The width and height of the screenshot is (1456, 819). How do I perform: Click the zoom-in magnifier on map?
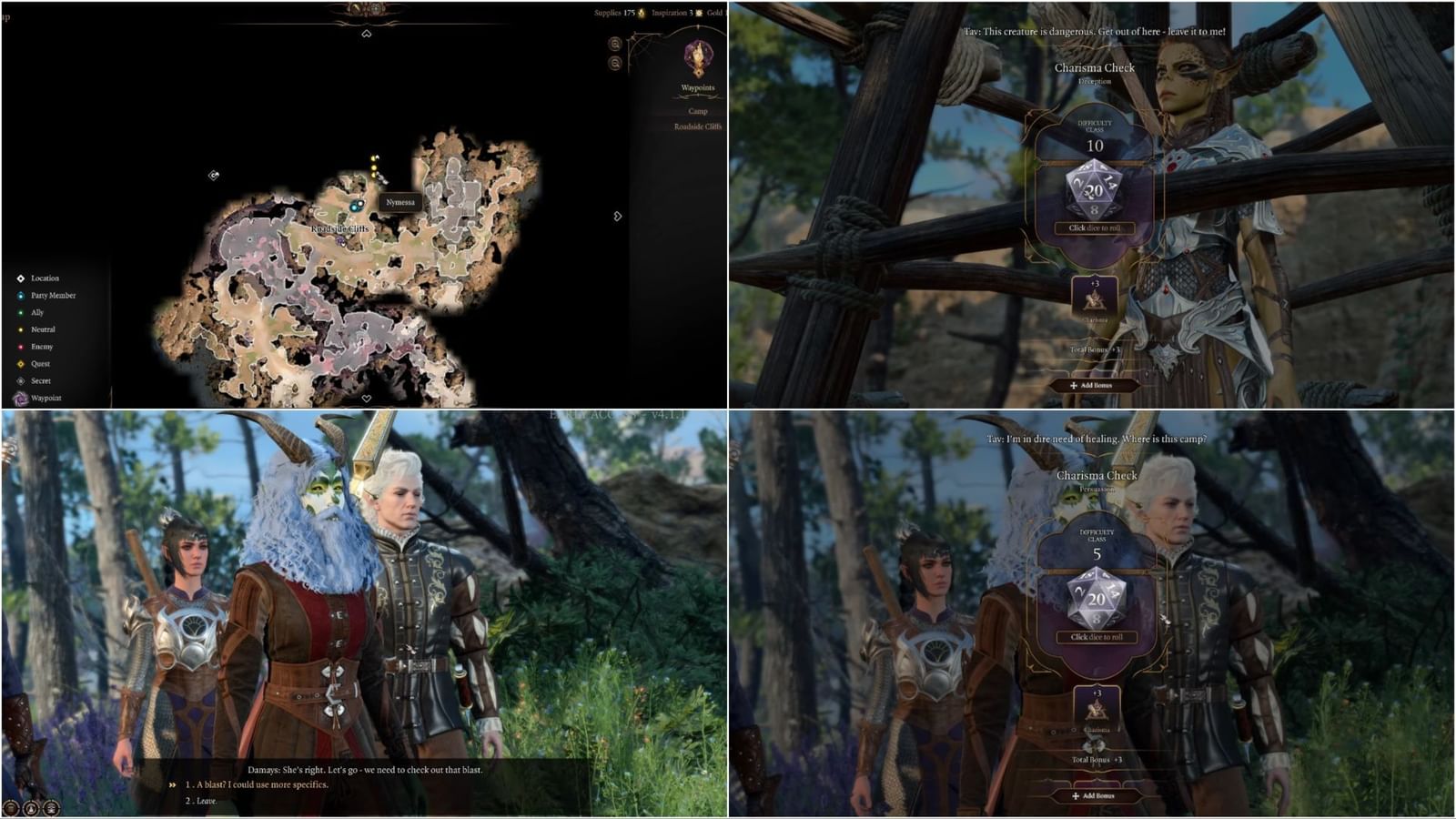(x=615, y=45)
